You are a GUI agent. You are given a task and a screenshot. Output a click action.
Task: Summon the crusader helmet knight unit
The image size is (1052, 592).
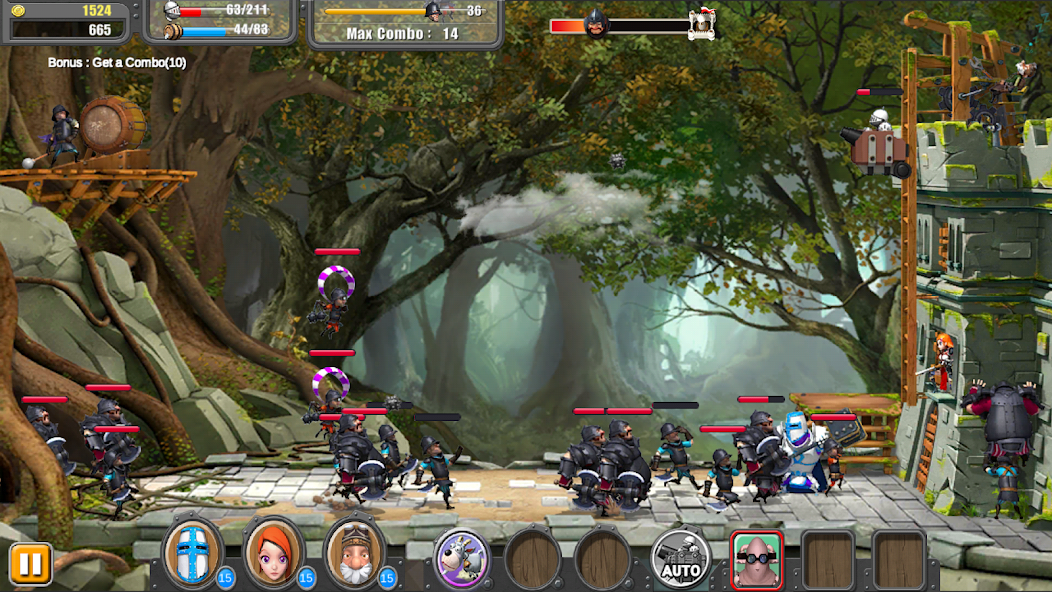193,554
